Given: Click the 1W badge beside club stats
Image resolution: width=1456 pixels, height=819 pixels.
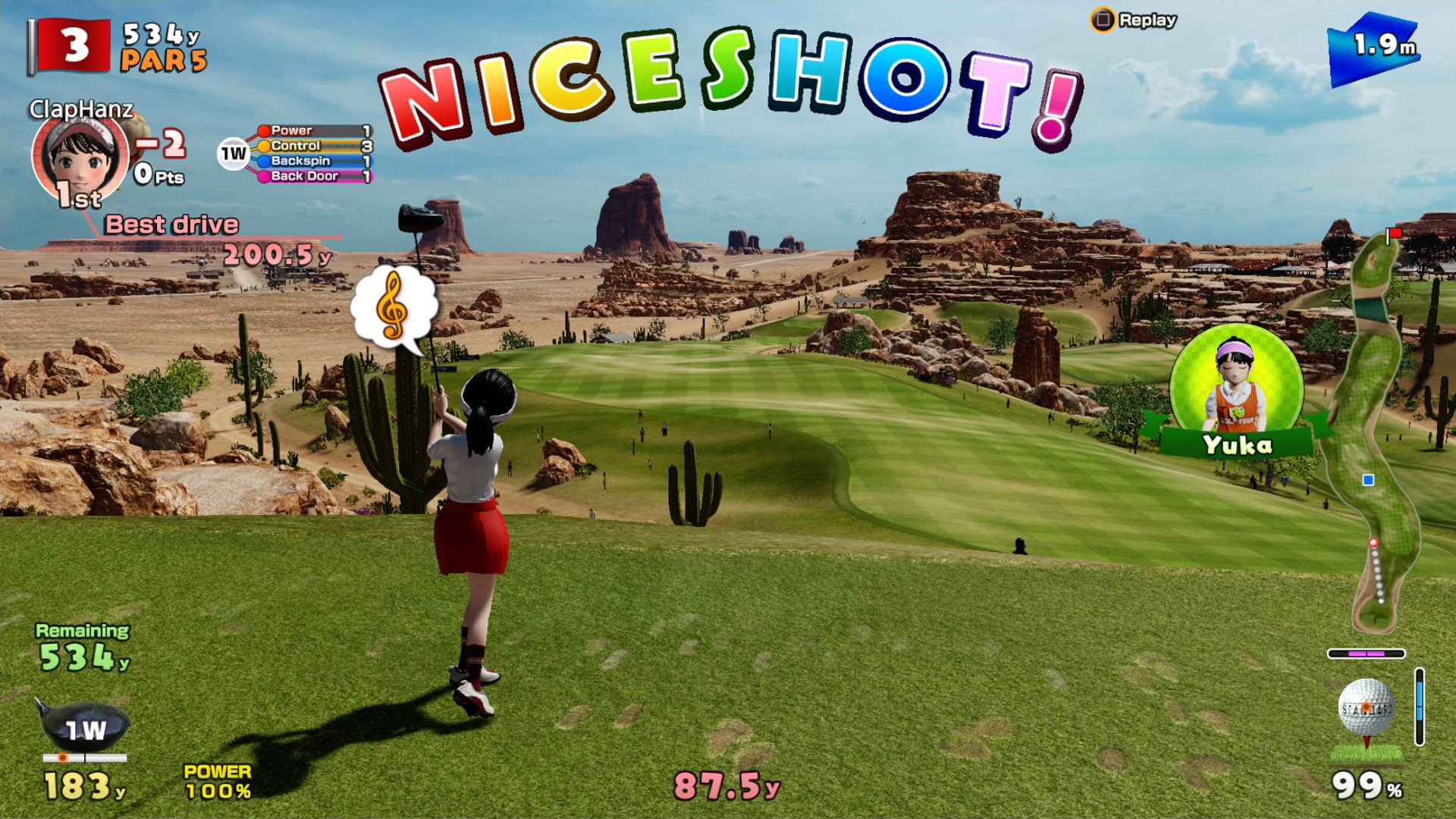Looking at the screenshot, I should (231, 152).
